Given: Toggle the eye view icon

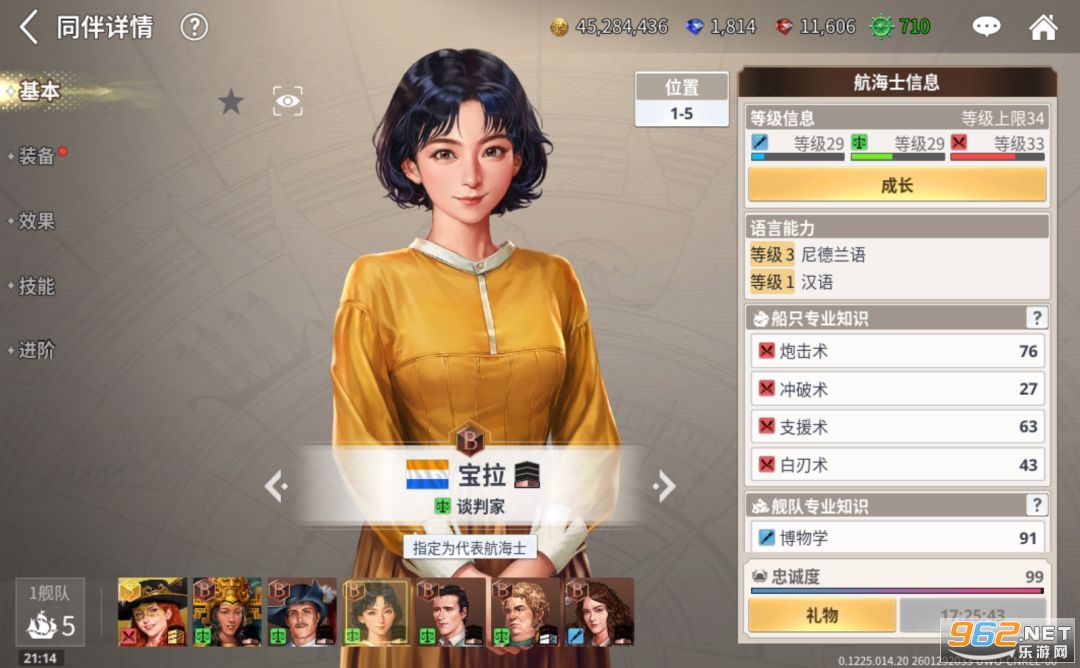Looking at the screenshot, I should [x=288, y=100].
